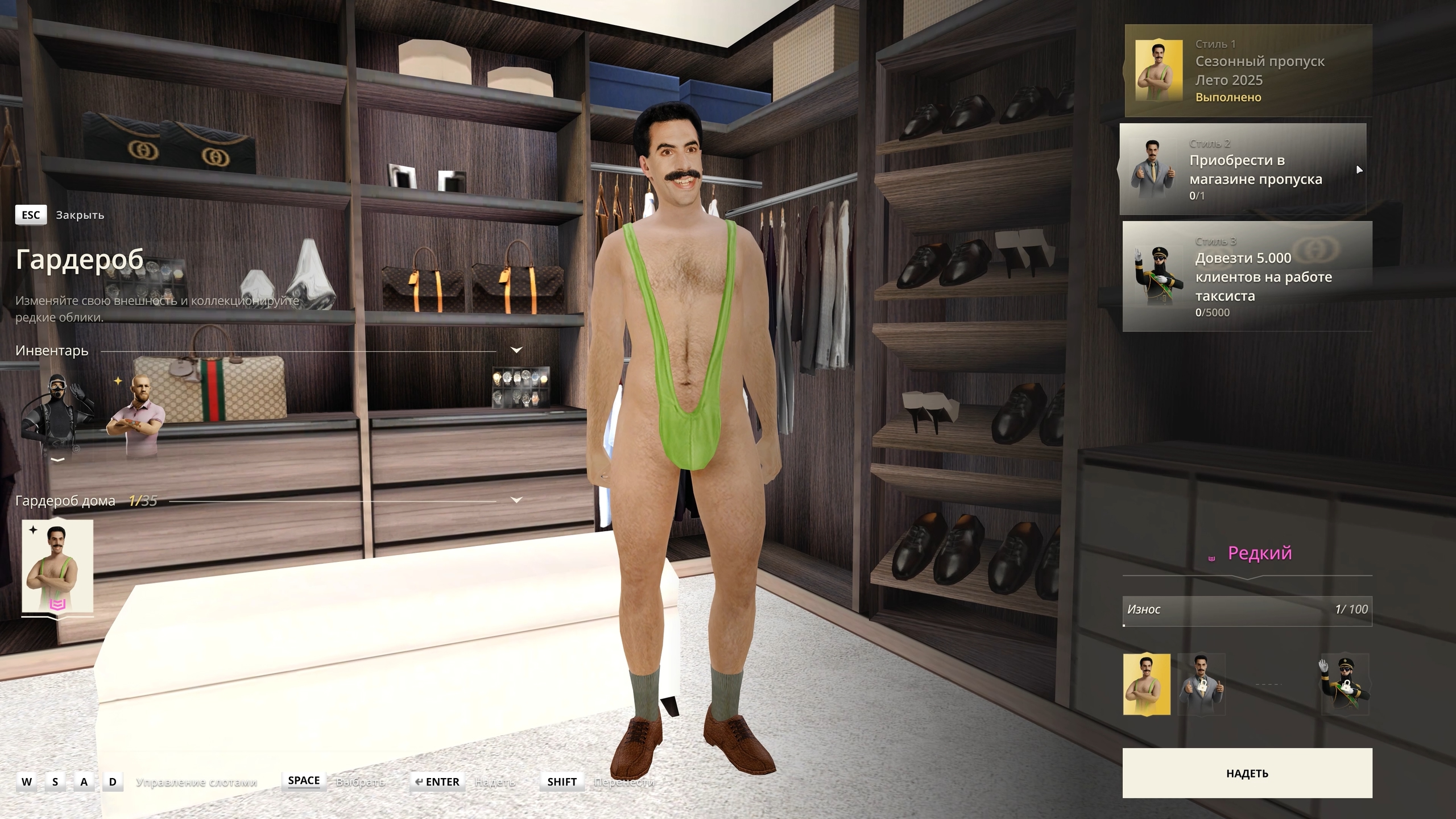Select Стиль 3 taxi clients style card

[x=1247, y=276]
